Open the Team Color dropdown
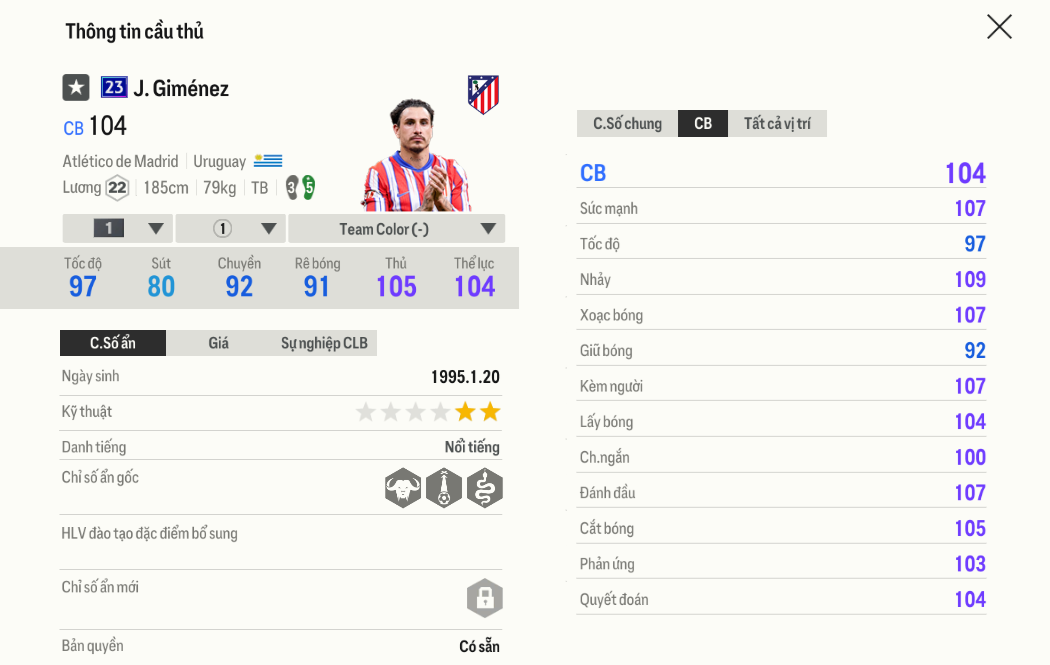 pyautogui.click(x=396, y=229)
